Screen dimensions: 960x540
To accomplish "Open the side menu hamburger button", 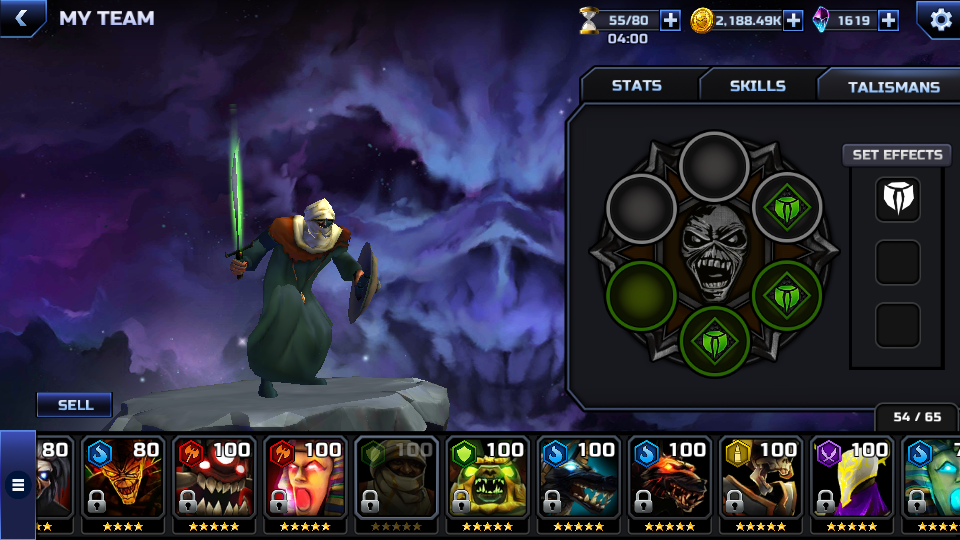I will [x=17, y=486].
